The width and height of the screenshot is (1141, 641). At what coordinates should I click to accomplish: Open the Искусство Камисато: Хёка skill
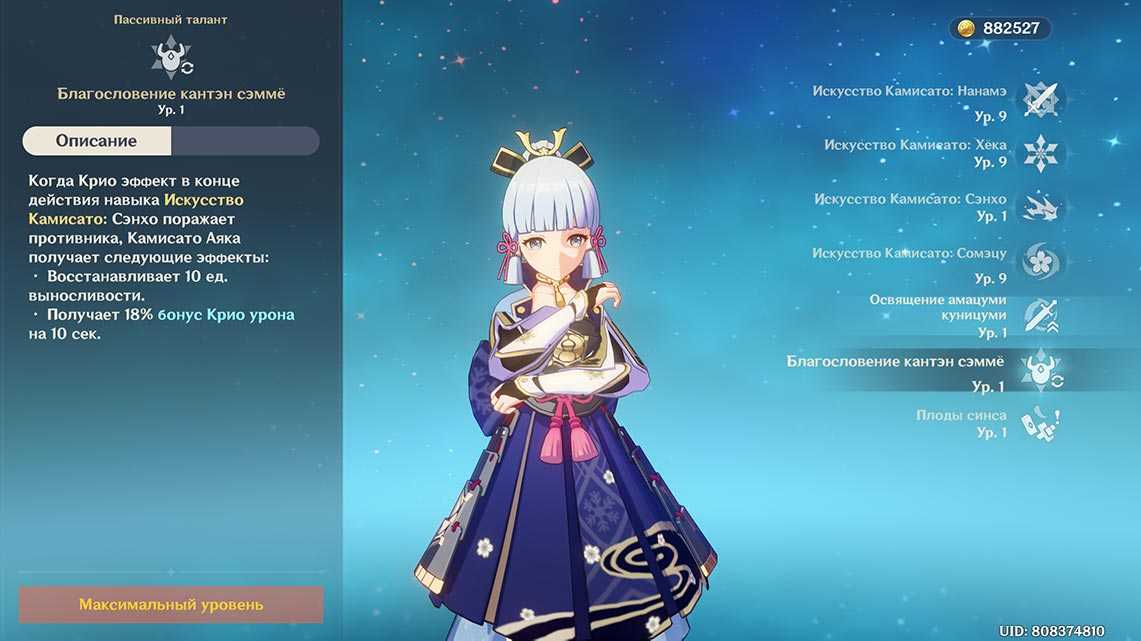(x=1040, y=153)
